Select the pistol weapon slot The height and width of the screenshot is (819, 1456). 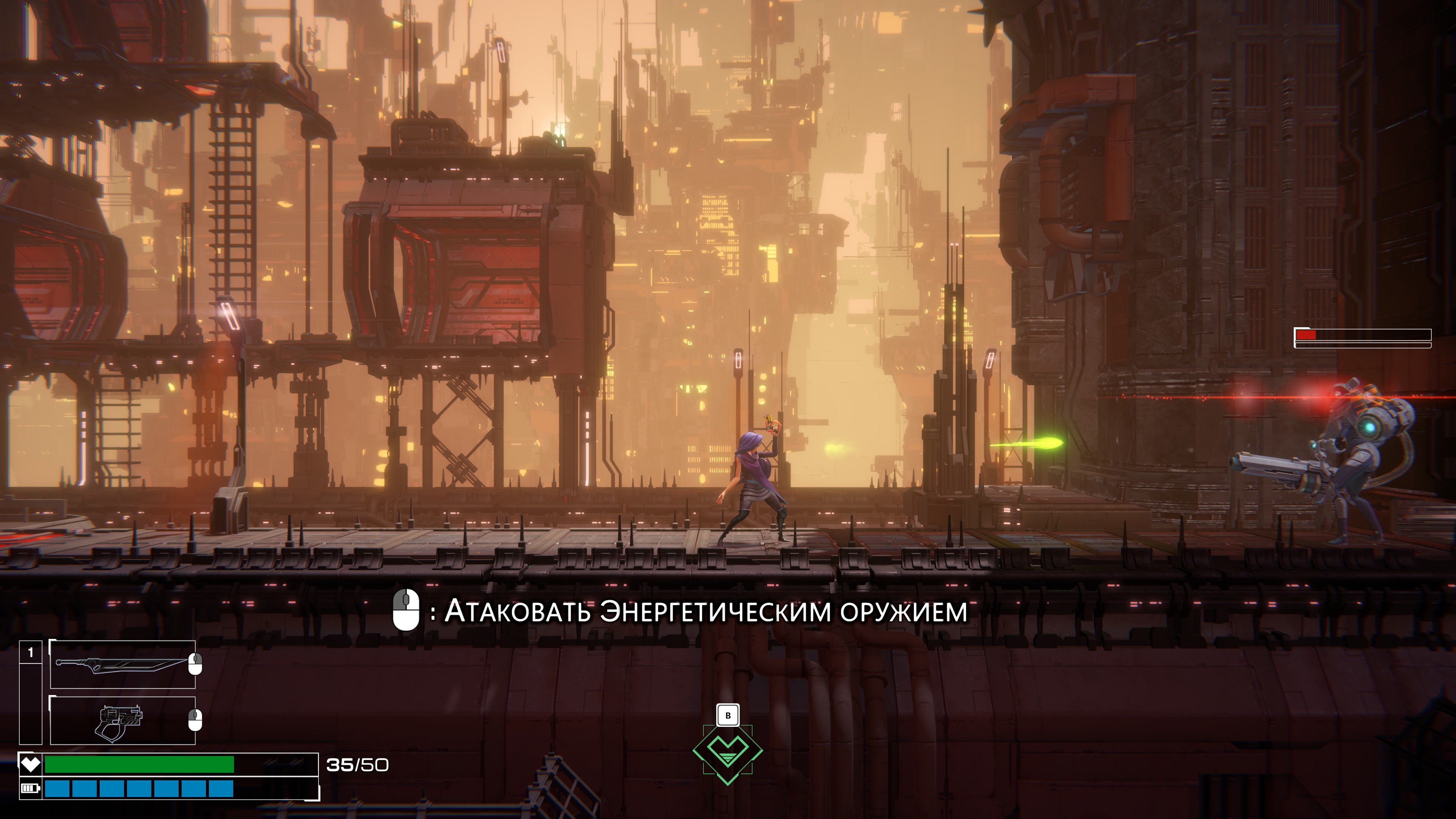tap(122, 720)
